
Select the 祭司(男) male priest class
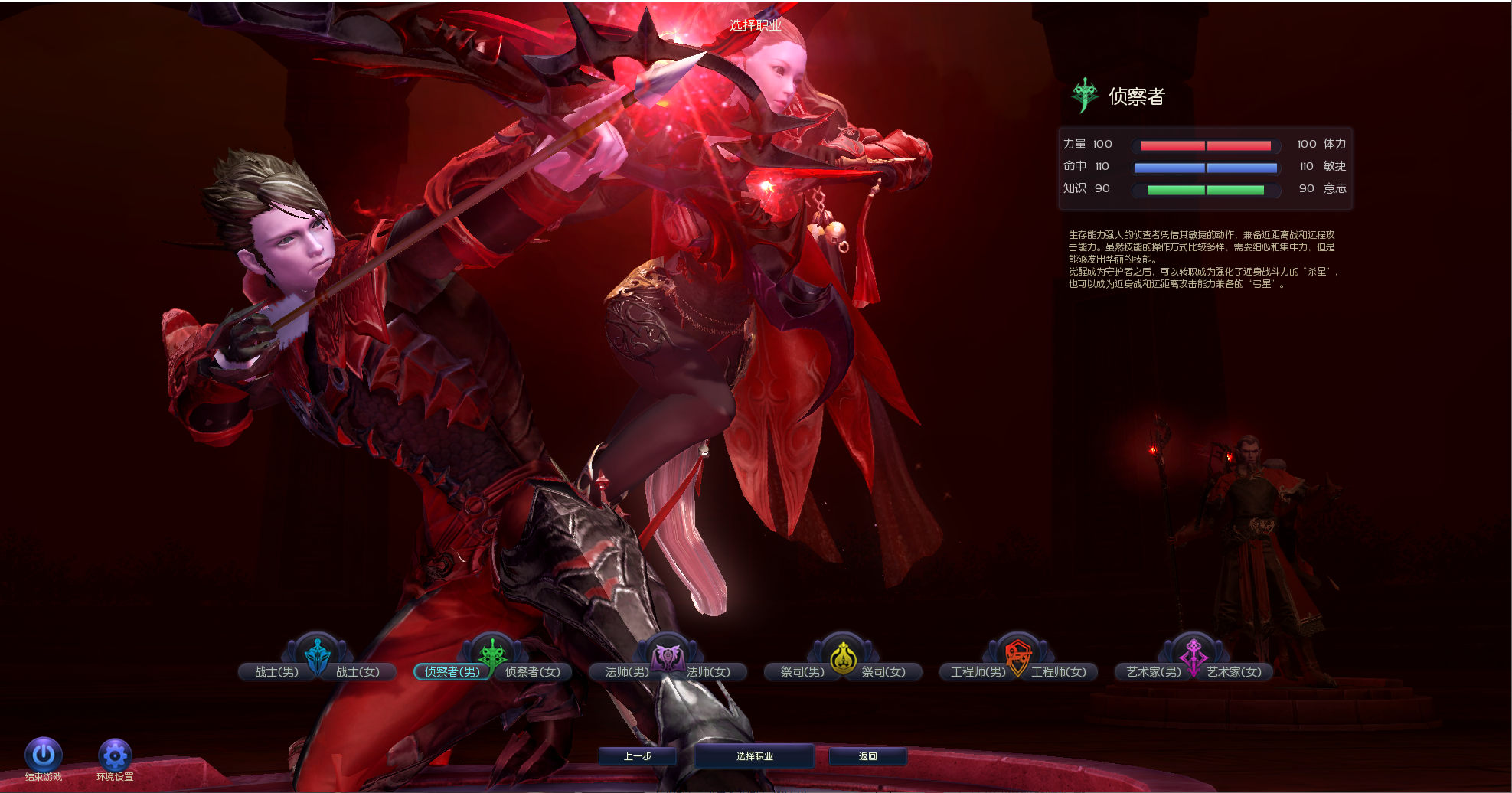coord(802,672)
